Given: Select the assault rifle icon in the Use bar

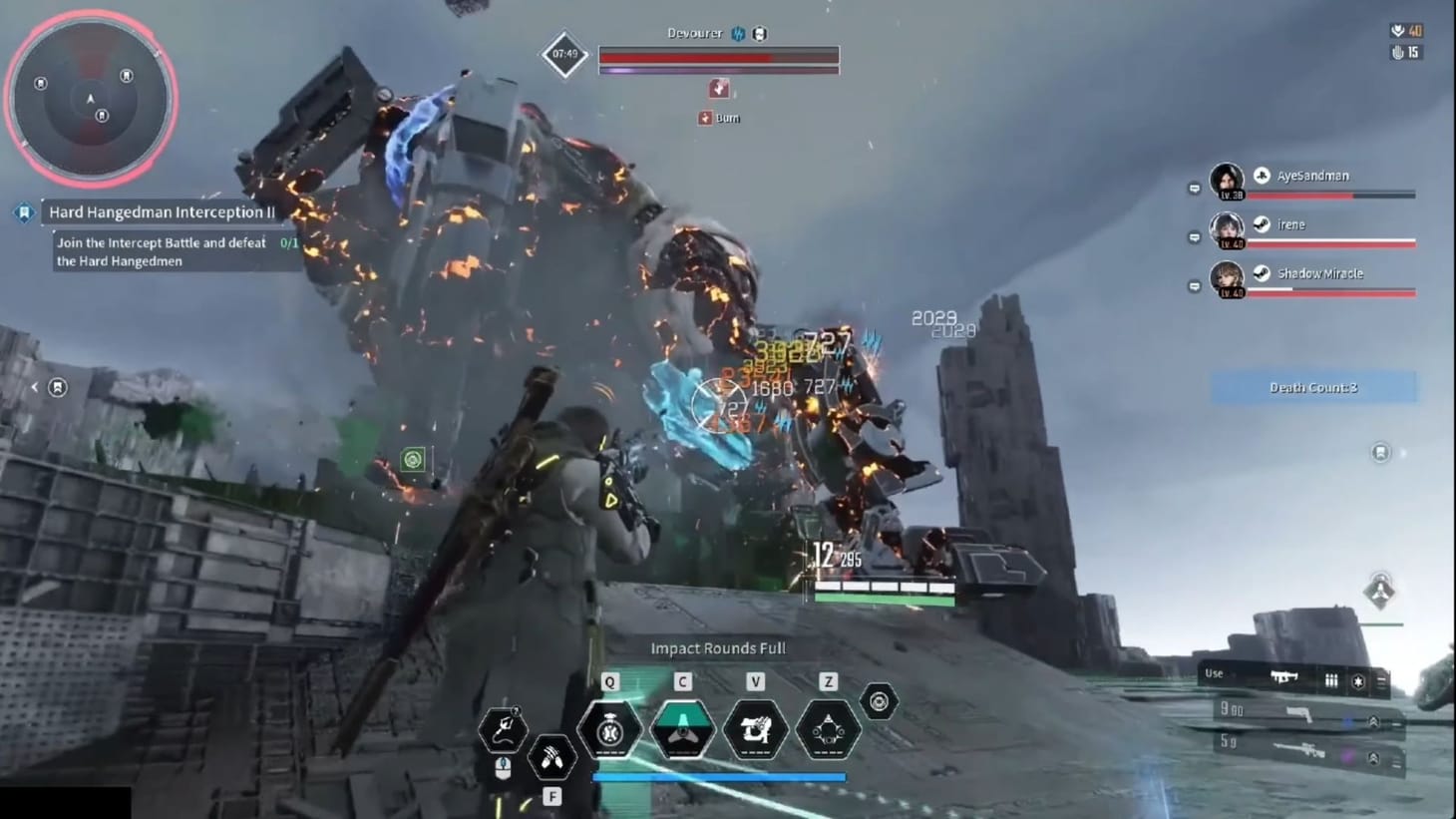Looking at the screenshot, I should pyautogui.click(x=1282, y=677).
